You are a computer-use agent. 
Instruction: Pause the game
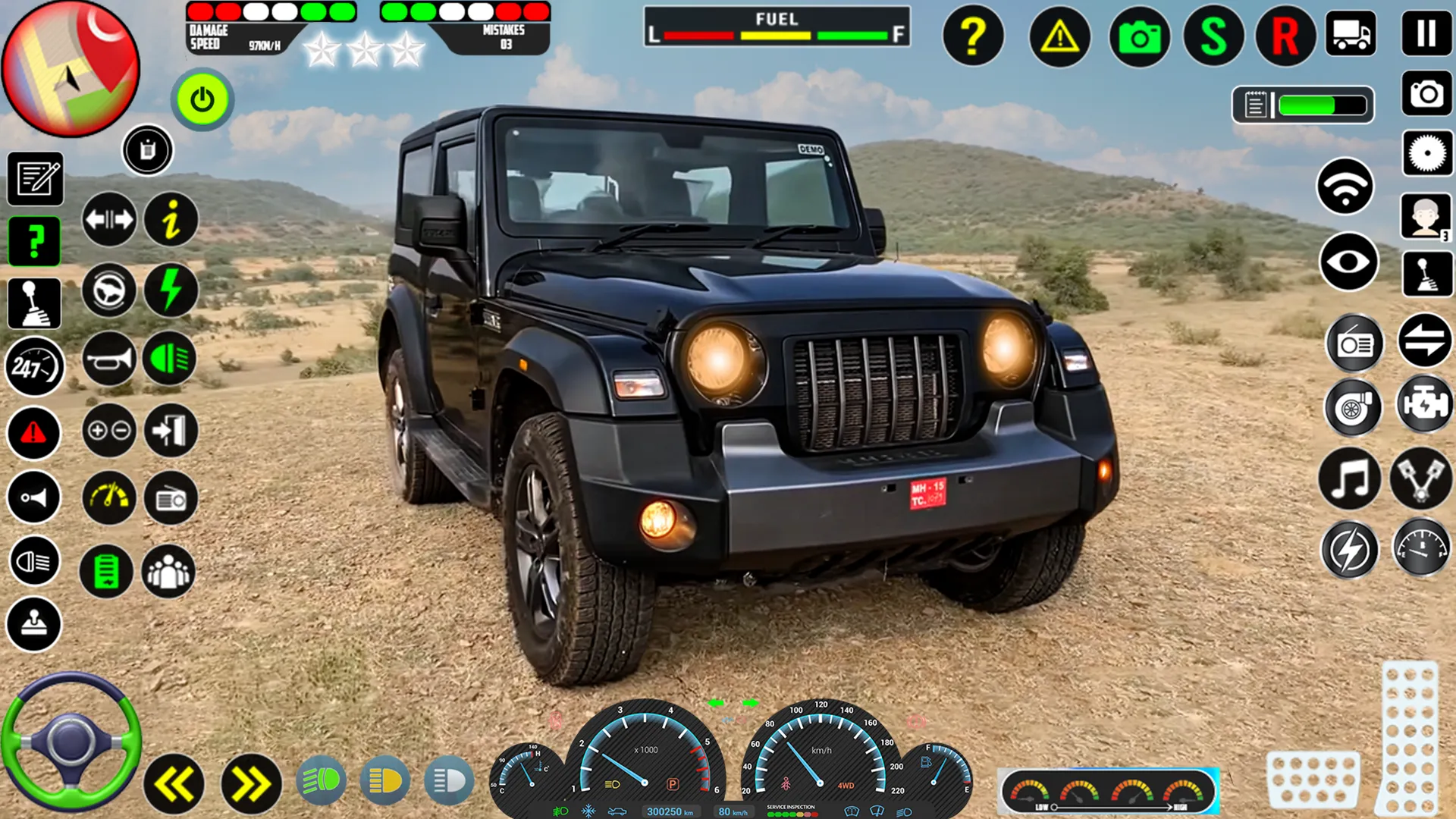pos(1429,33)
